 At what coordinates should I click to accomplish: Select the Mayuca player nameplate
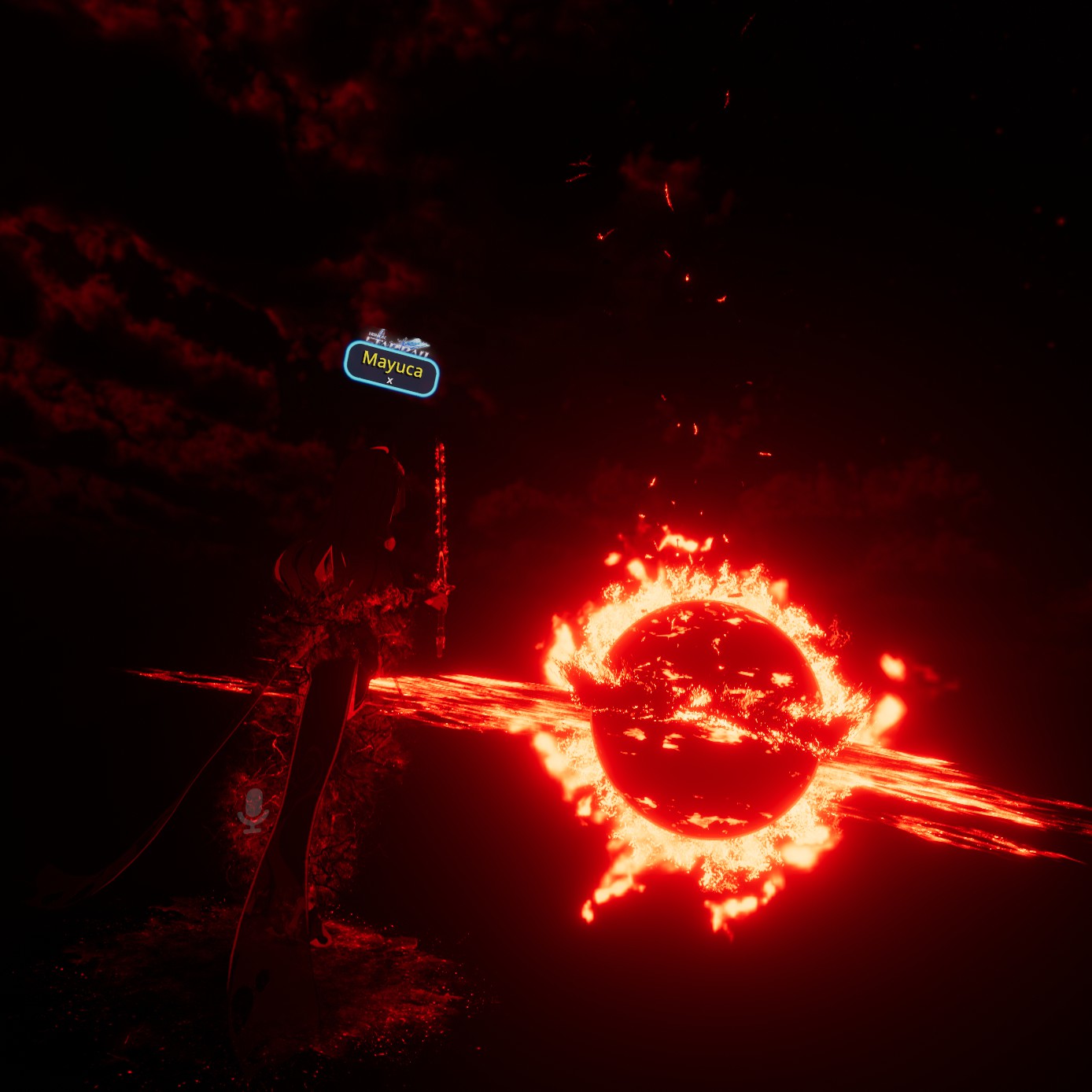pyautogui.click(x=392, y=367)
